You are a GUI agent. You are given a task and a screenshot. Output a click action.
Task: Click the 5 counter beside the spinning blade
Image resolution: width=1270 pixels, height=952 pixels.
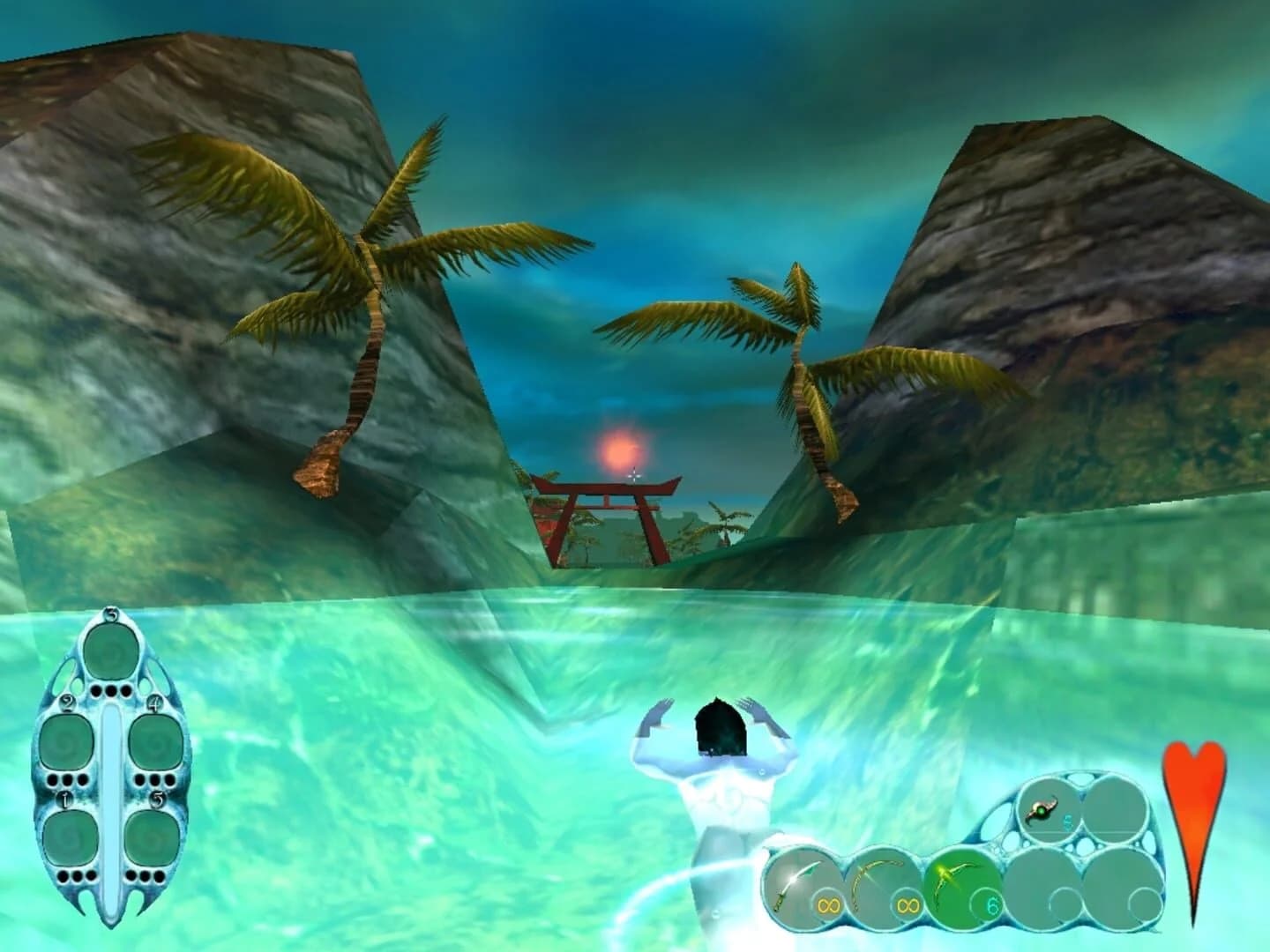(x=1067, y=822)
